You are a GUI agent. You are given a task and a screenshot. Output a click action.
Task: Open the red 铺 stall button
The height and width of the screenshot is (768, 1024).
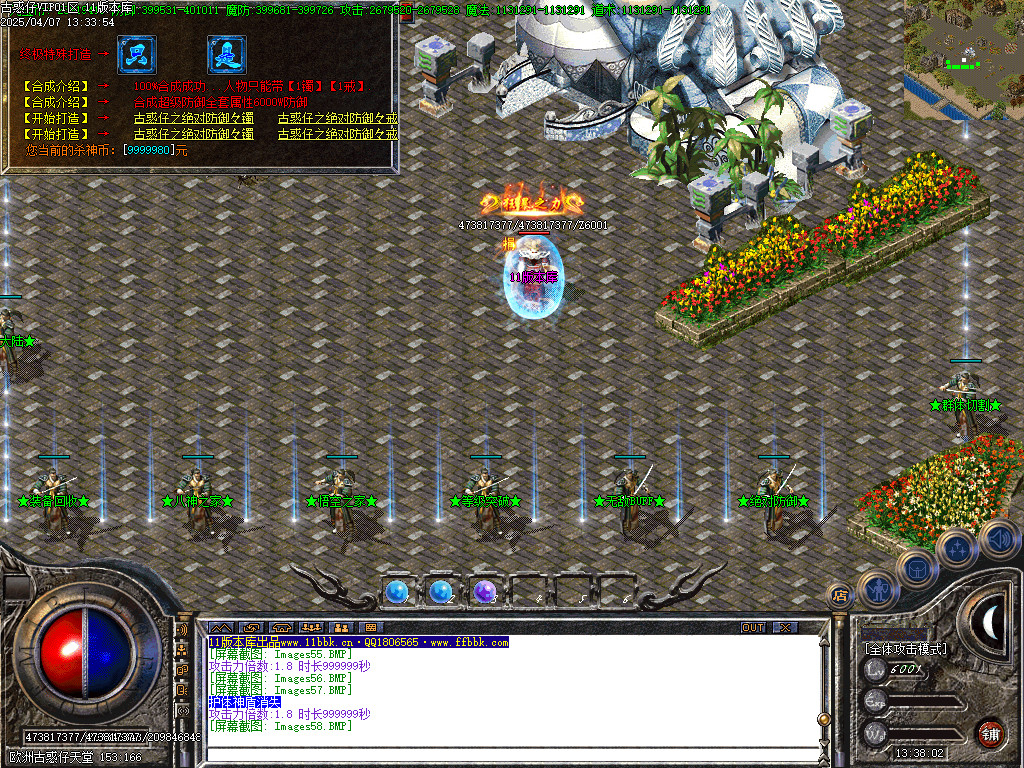(990, 733)
